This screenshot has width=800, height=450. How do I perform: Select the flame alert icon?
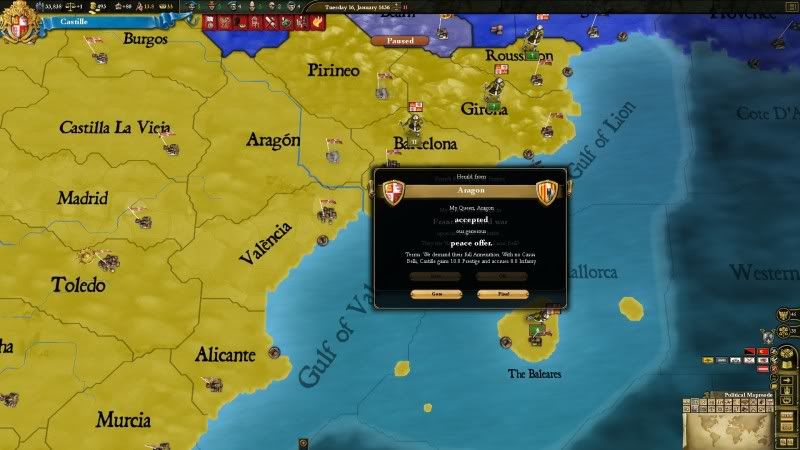coord(317,21)
